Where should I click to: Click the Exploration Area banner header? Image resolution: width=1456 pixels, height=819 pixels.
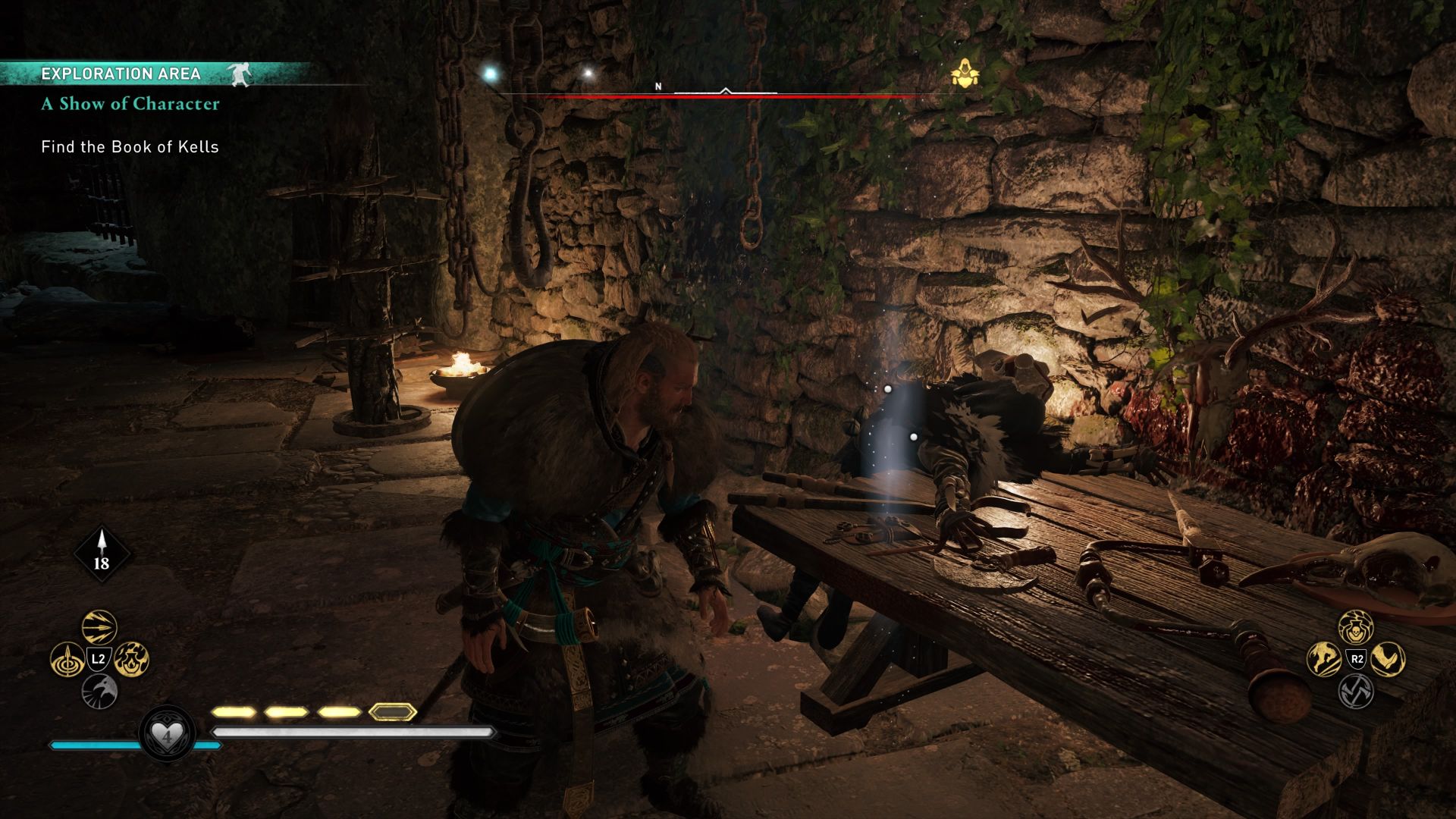coord(121,74)
